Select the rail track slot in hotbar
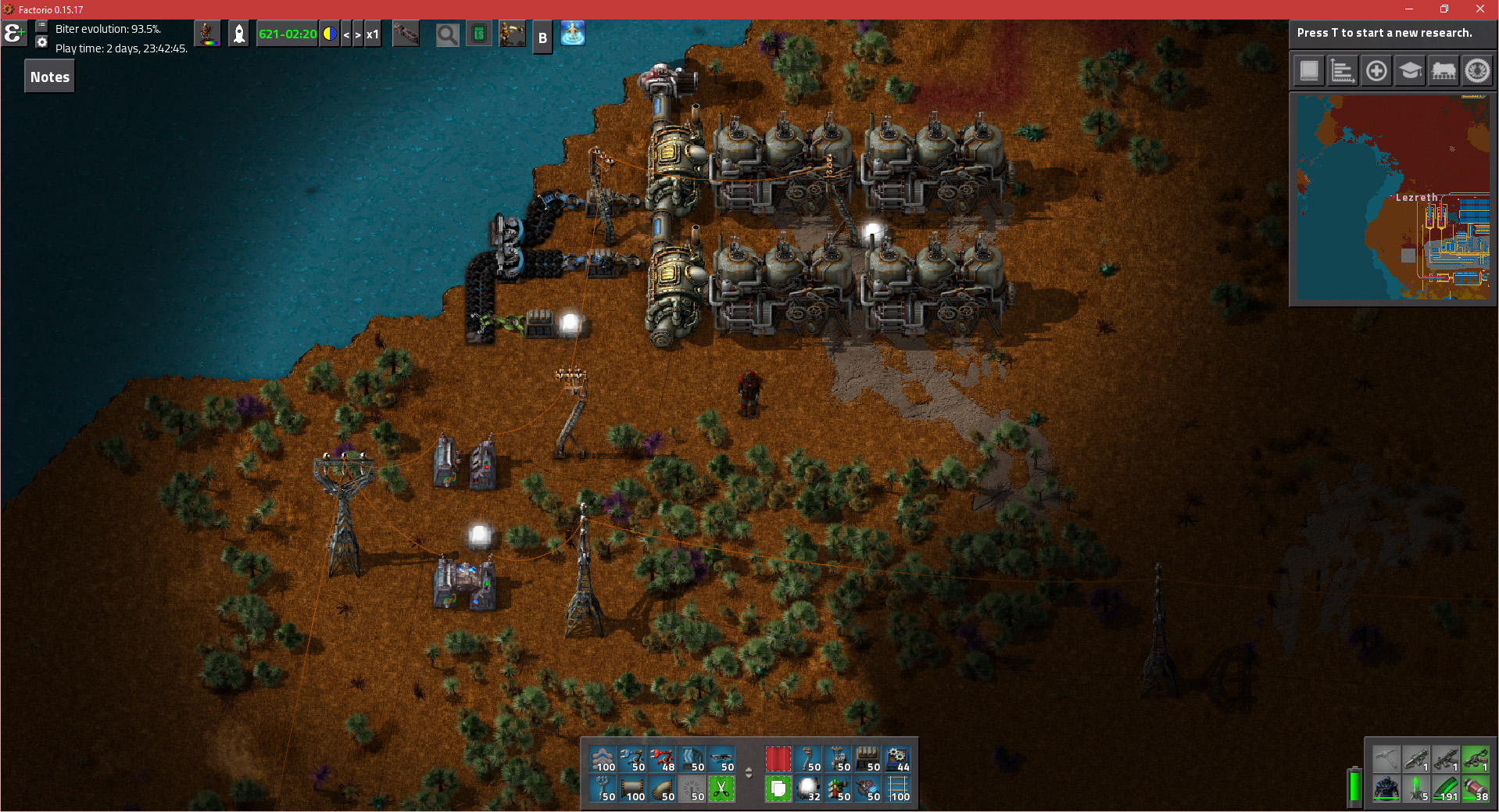 pyautogui.click(x=898, y=789)
